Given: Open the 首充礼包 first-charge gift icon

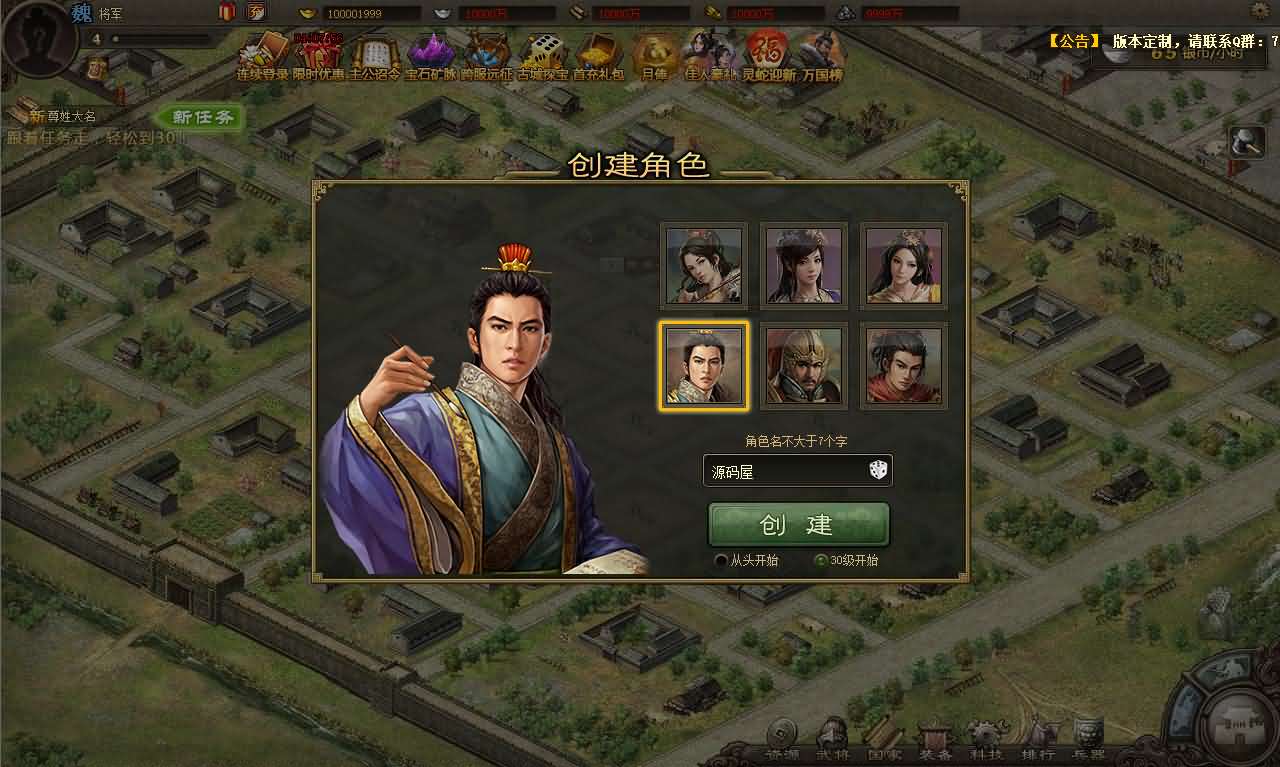Looking at the screenshot, I should [596, 50].
